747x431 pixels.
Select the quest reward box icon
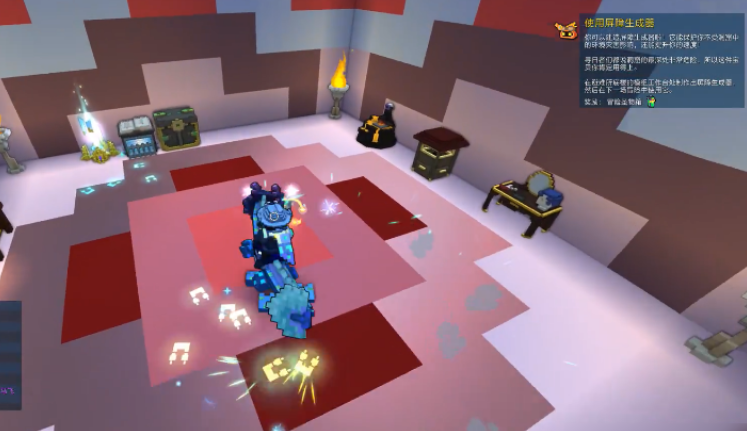pyautogui.click(x=651, y=101)
